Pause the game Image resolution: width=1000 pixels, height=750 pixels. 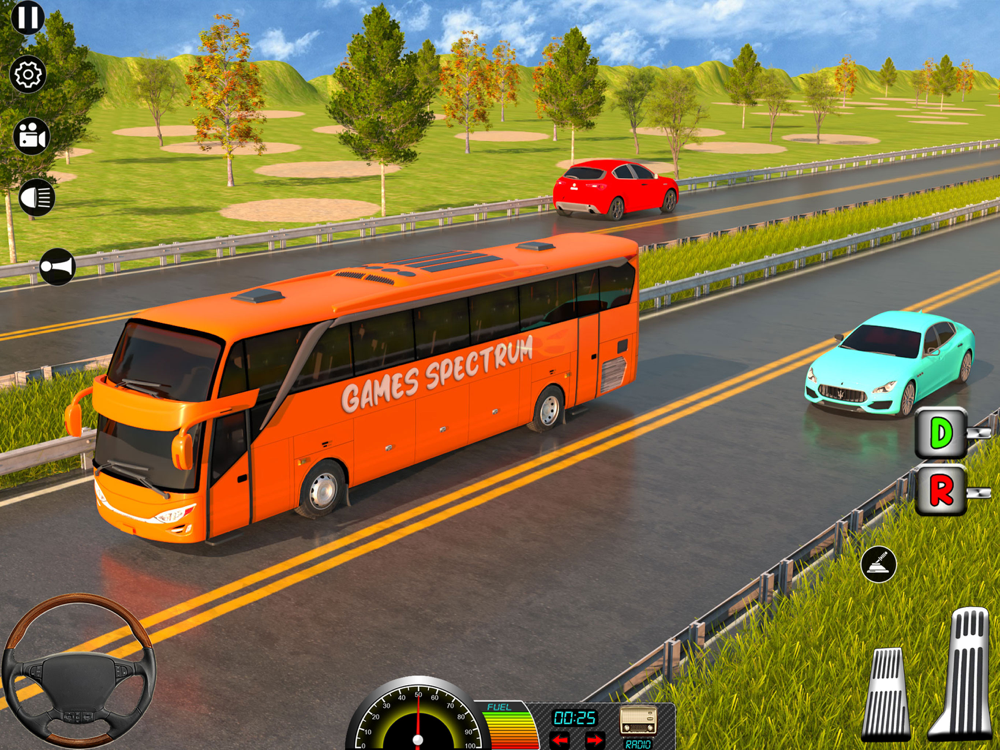click(x=28, y=17)
